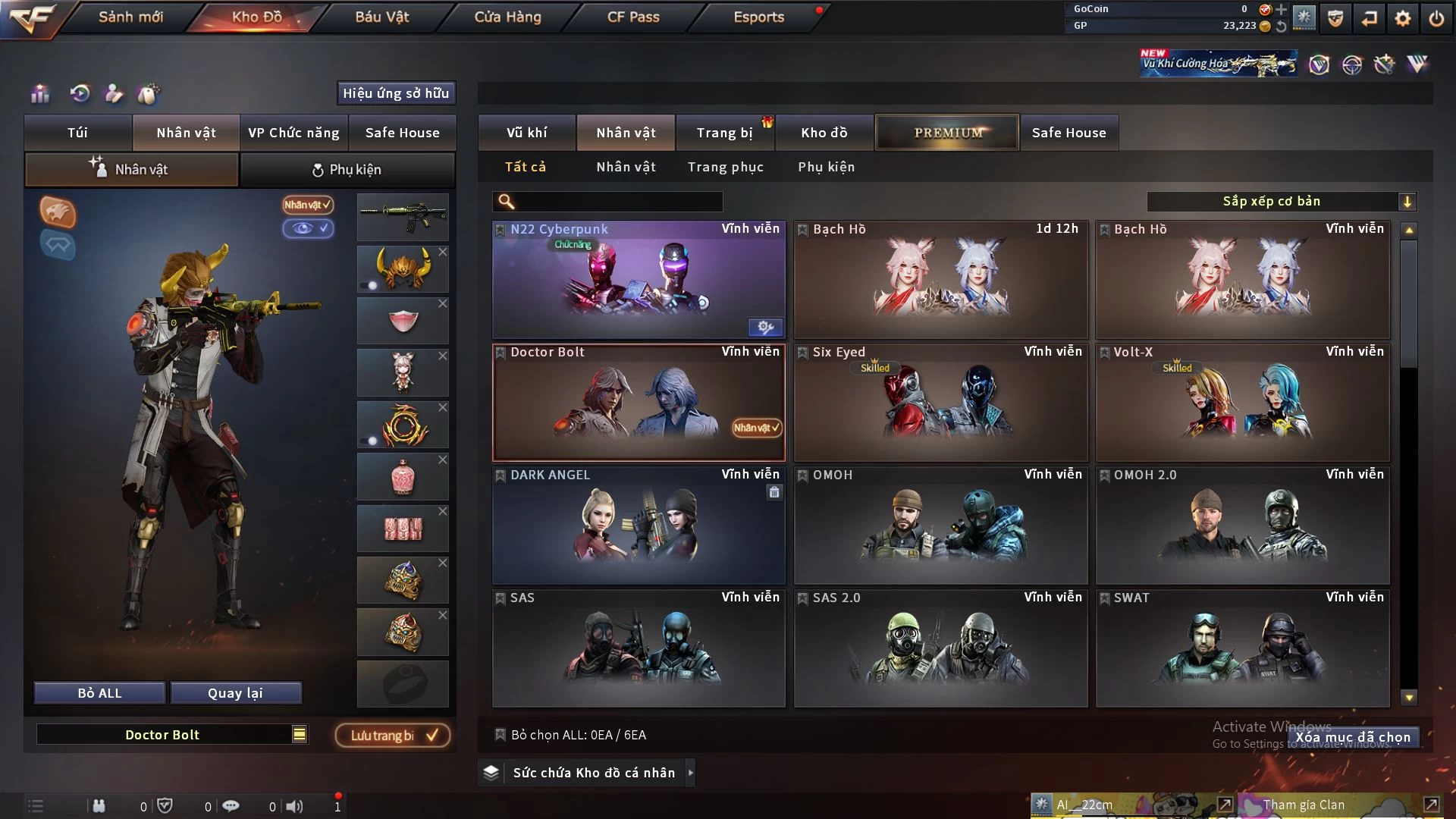Screen dimensions: 1456x819
Task: Go to the CF Pass menu
Action: (x=633, y=17)
